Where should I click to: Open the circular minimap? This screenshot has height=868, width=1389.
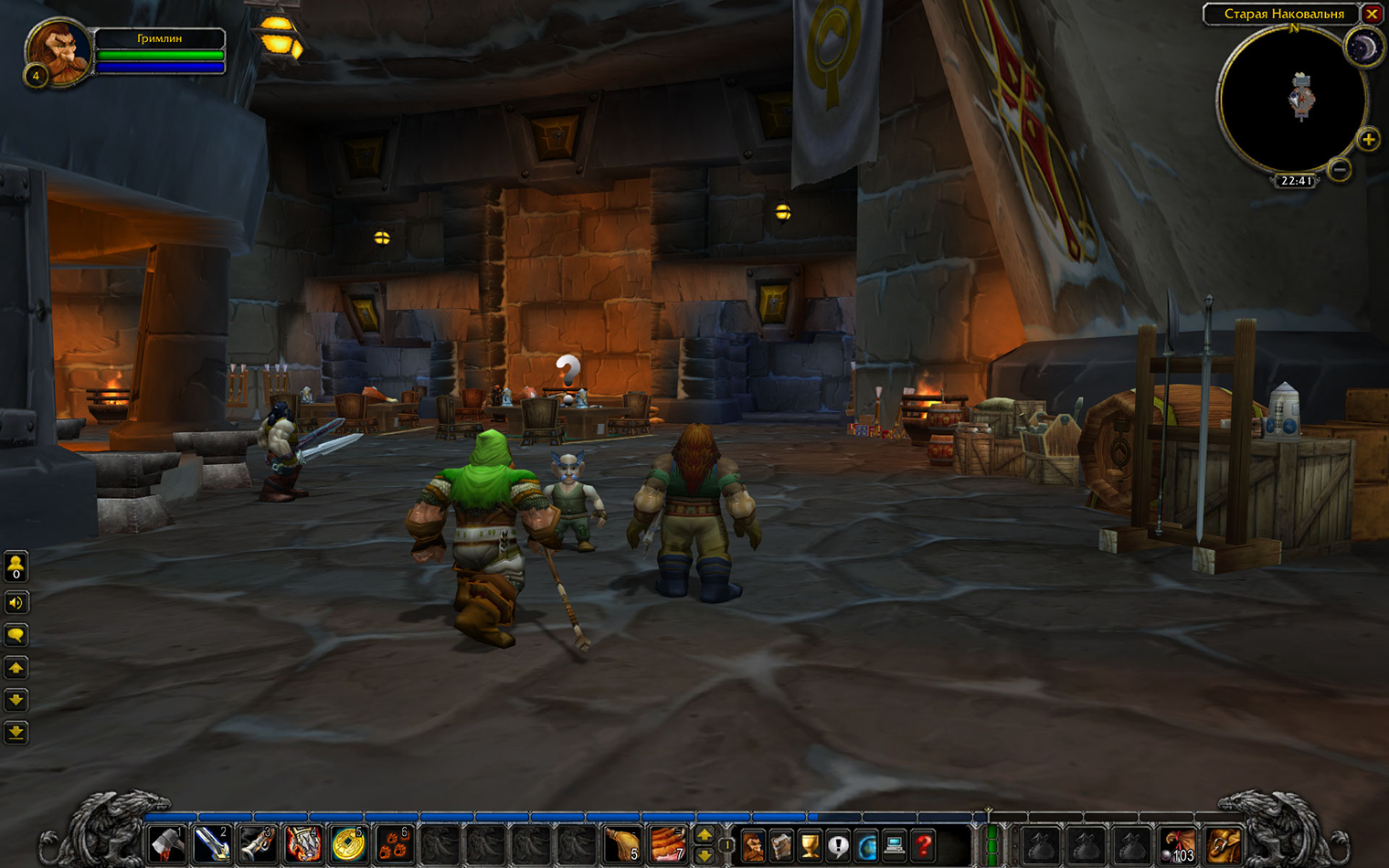(x=1293, y=100)
